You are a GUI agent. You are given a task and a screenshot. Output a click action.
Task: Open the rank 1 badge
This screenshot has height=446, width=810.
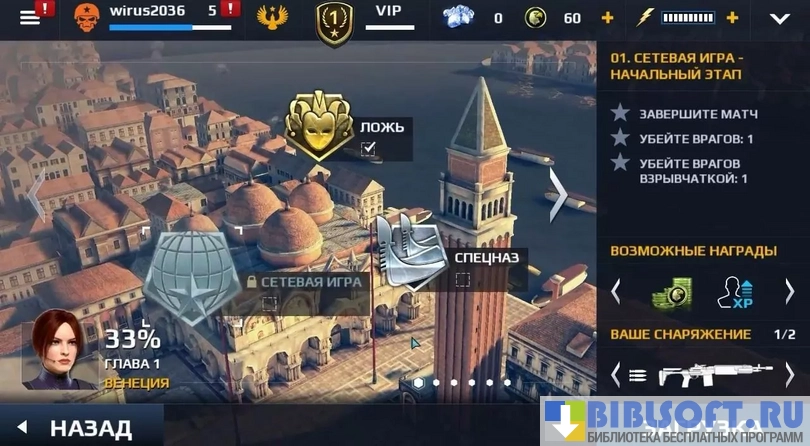tap(334, 22)
